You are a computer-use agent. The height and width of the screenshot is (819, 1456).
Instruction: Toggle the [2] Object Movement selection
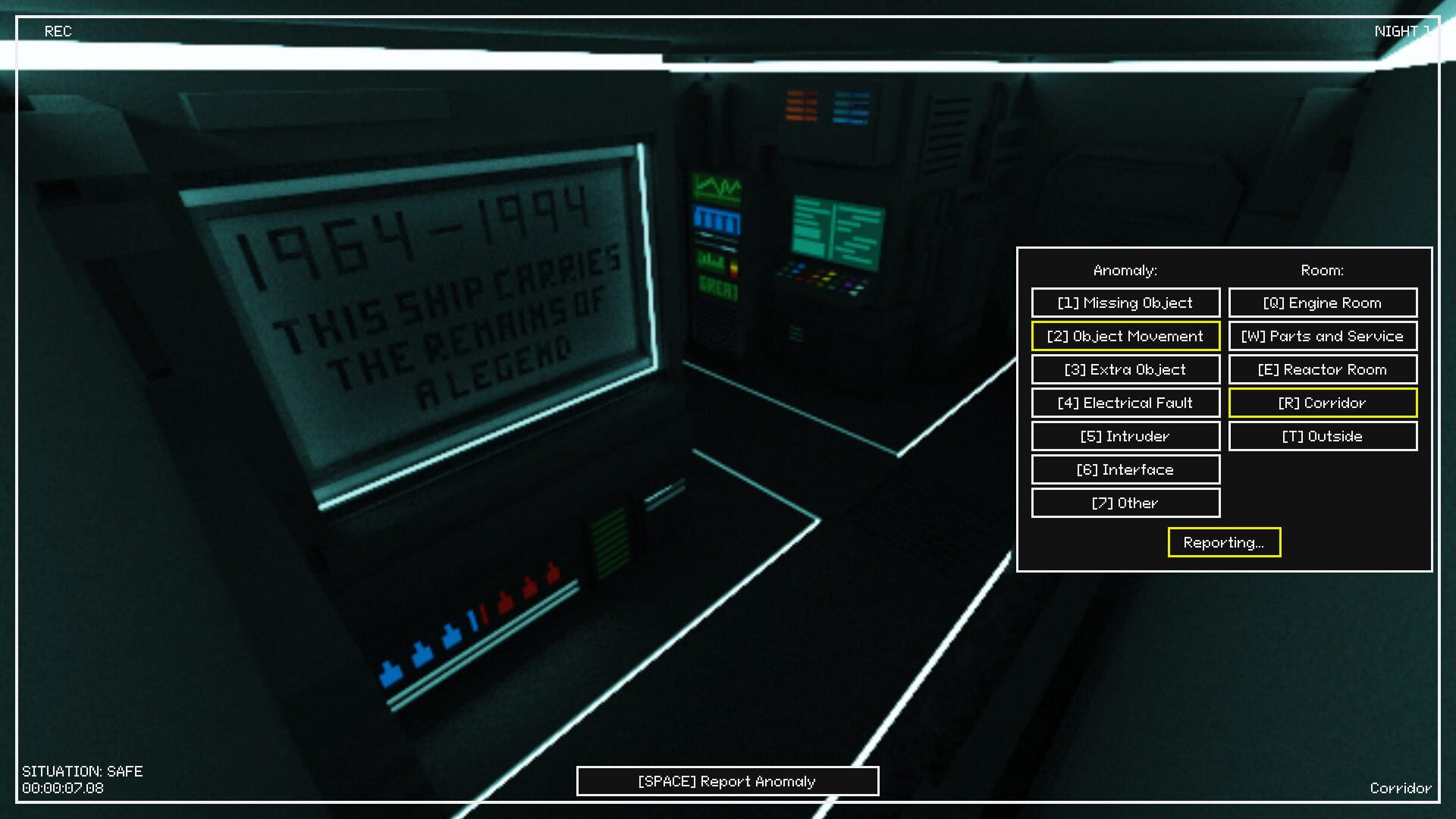pos(1125,336)
